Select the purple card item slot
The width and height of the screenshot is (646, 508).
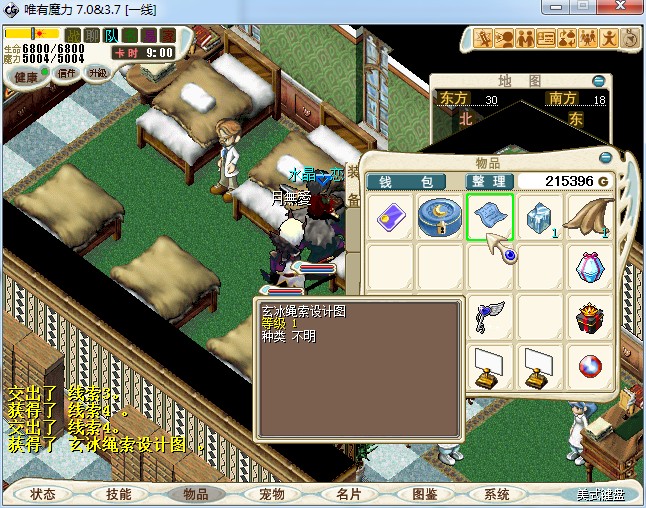pos(388,217)
